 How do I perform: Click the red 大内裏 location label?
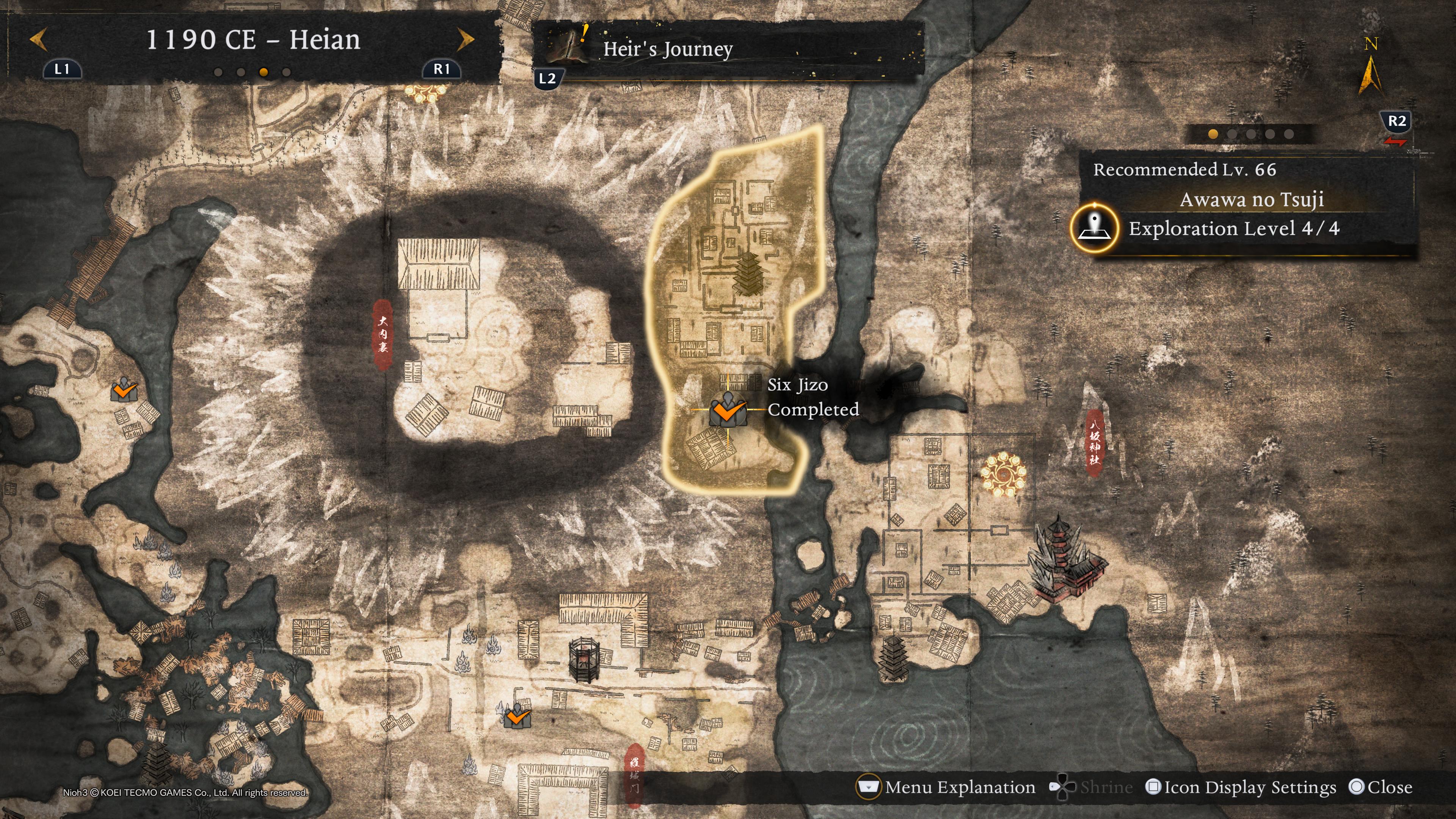click(383, 334)
